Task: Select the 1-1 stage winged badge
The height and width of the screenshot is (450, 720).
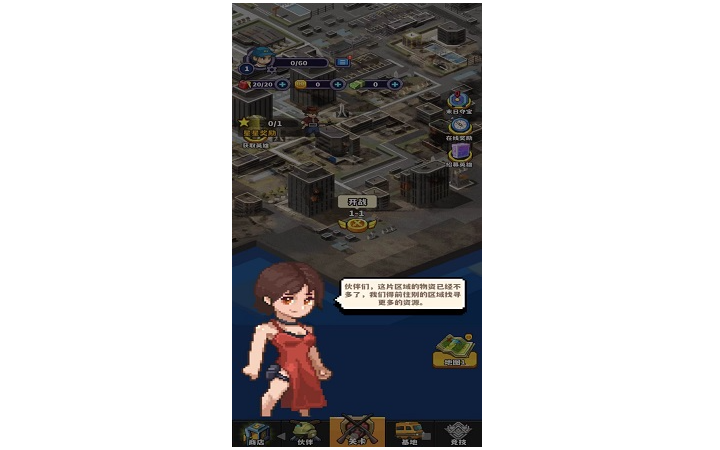Action: (x=356, y=222)
